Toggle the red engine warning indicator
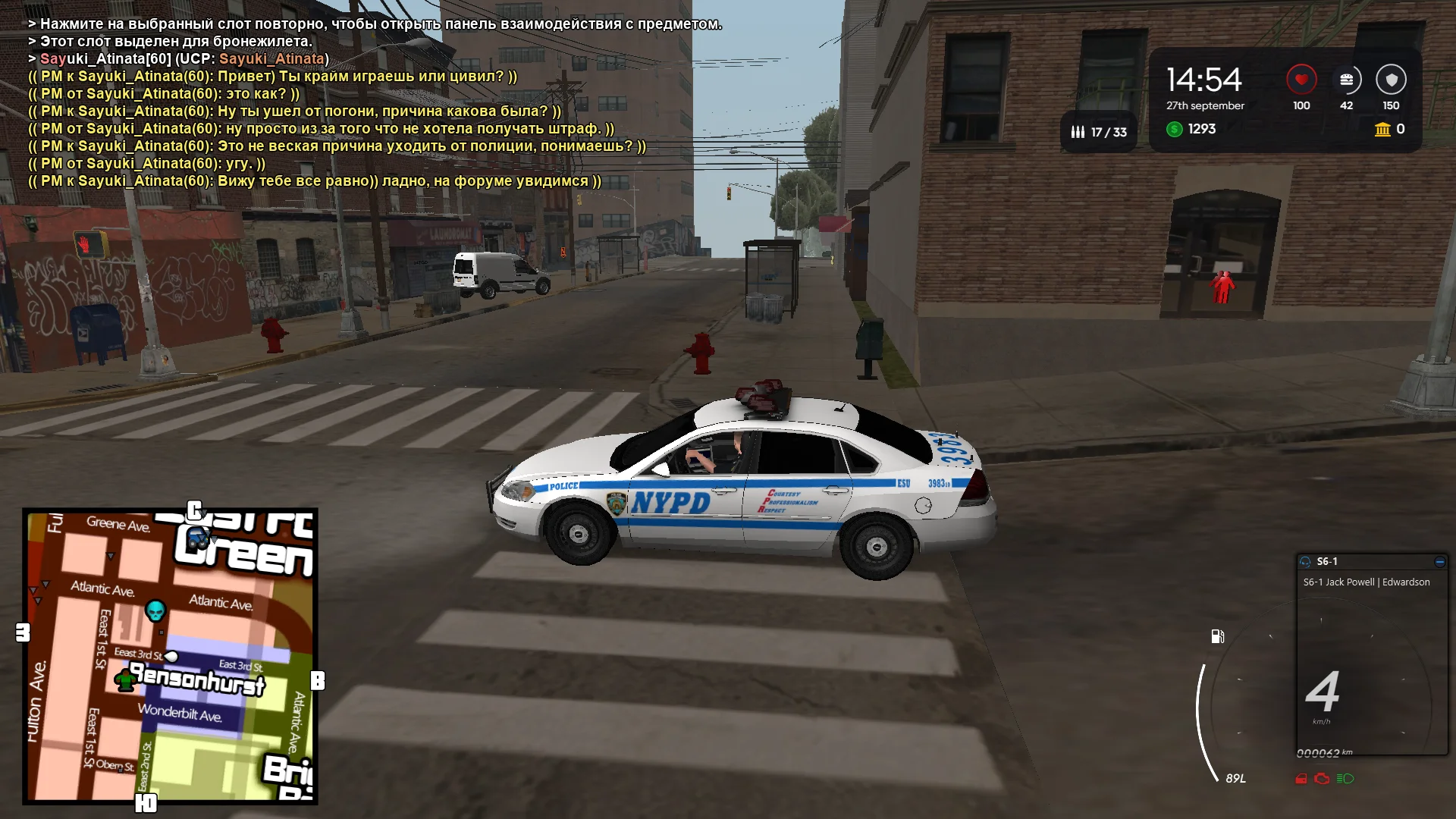 pyautogui.click(x=1321, y=779)
